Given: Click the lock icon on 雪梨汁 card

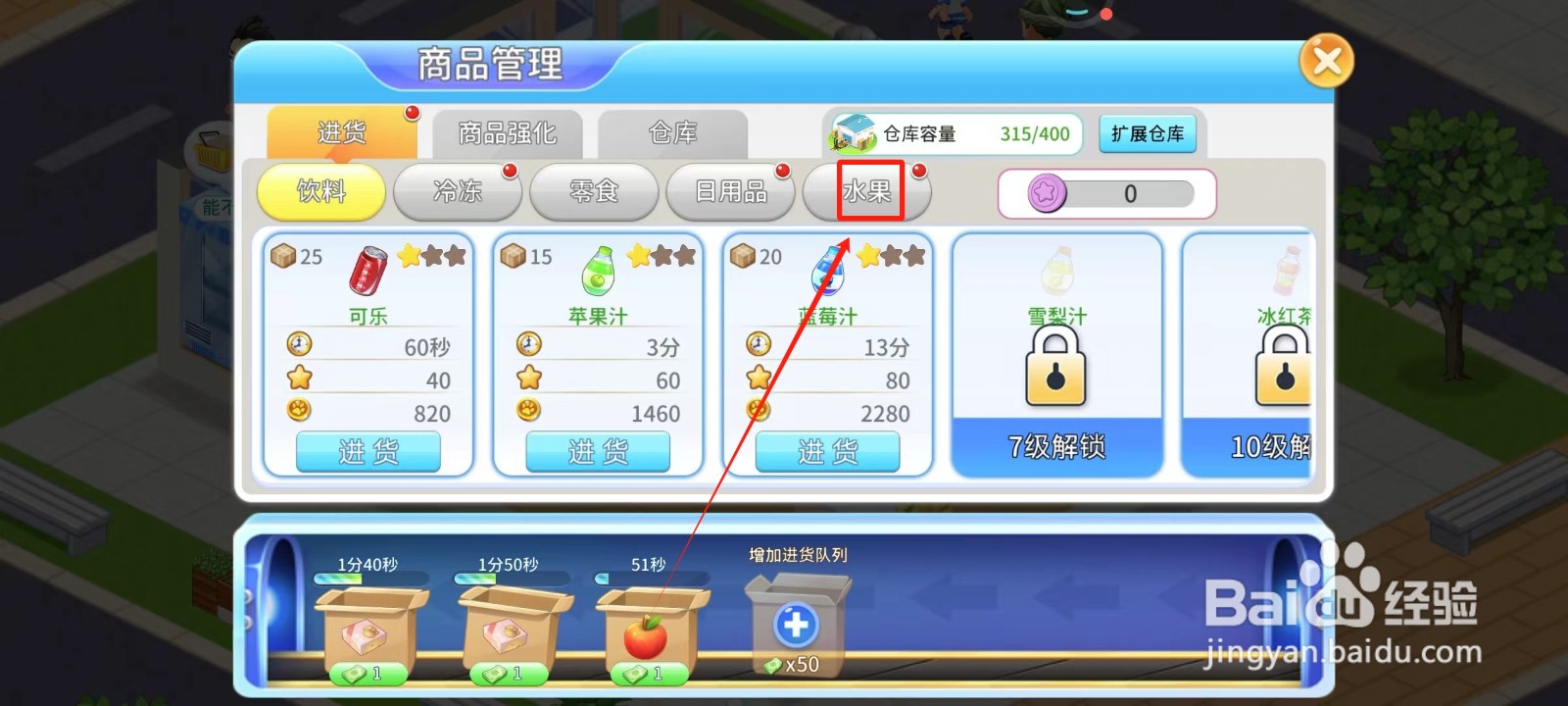Looking at the screenshot, I should 1054,368.
